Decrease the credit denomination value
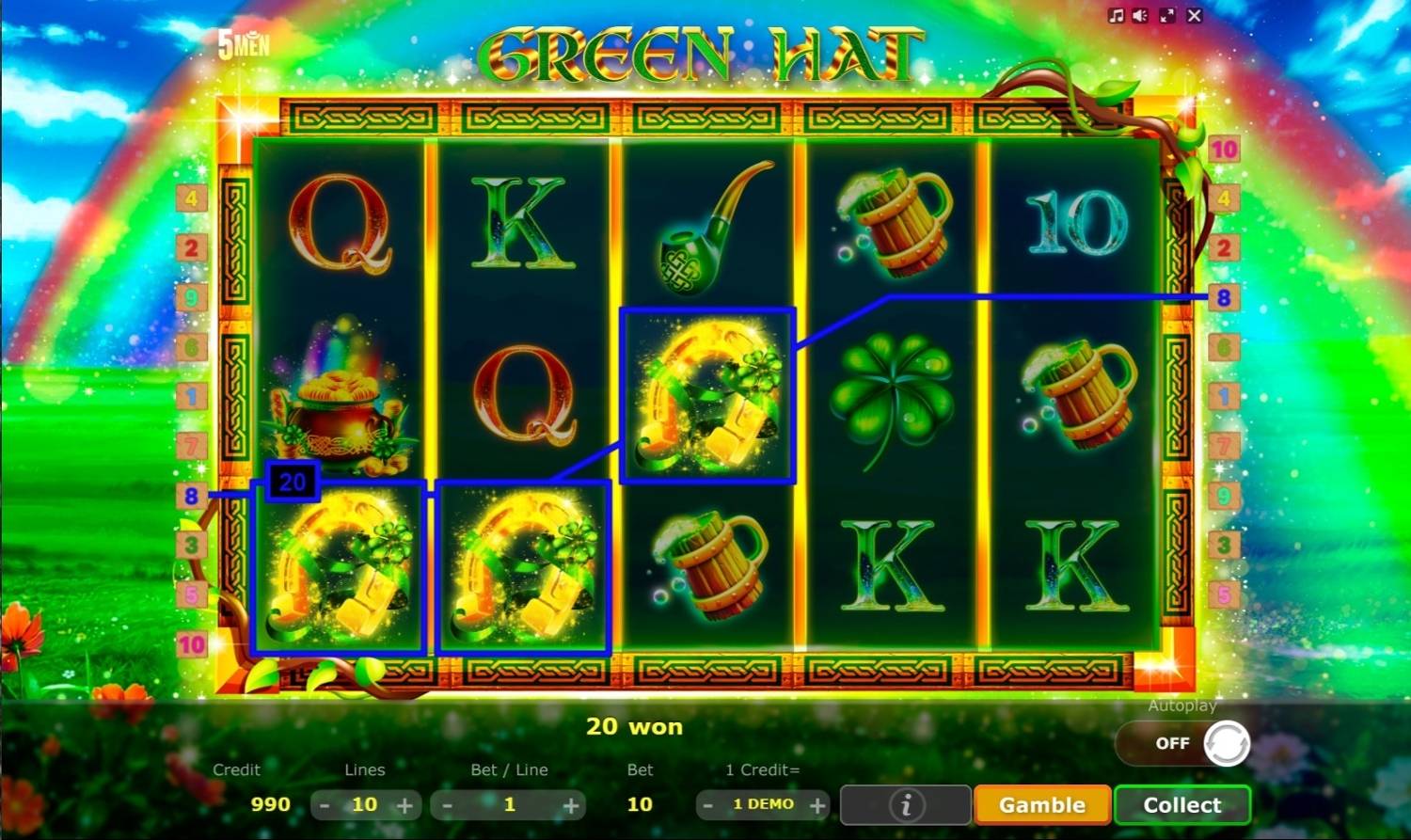The height and width of the screenshot is (840, 1411). pyautogui.click(x=708, y=806)
